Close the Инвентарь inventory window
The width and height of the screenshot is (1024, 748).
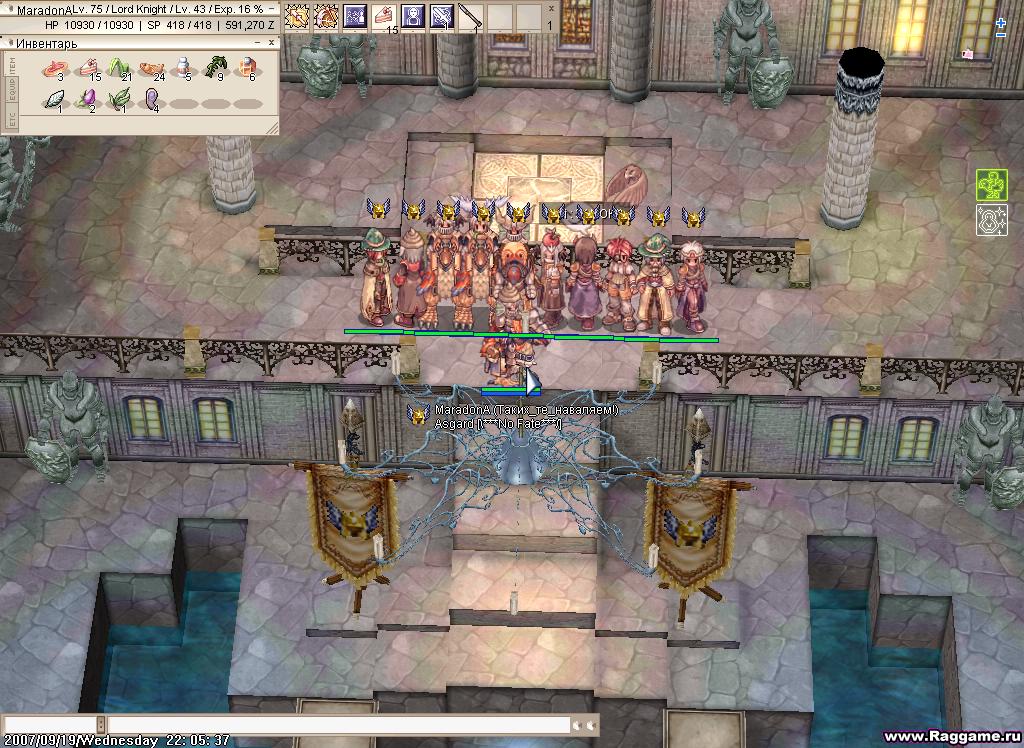point(270,43)
